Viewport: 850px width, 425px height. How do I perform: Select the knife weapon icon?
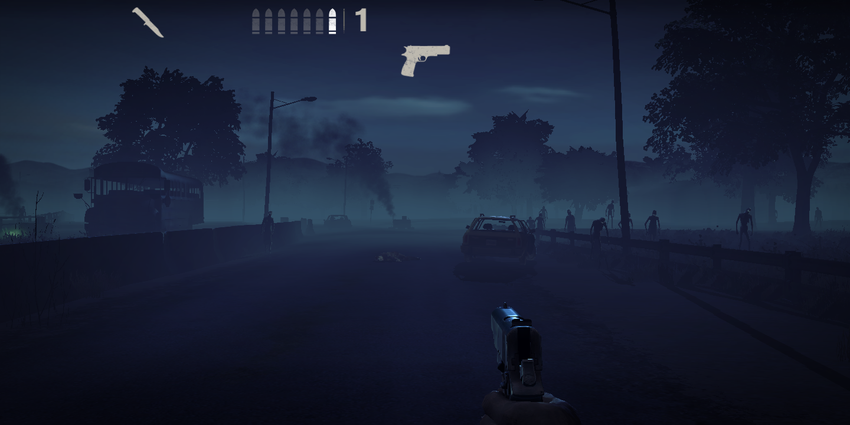click(148, 22)
